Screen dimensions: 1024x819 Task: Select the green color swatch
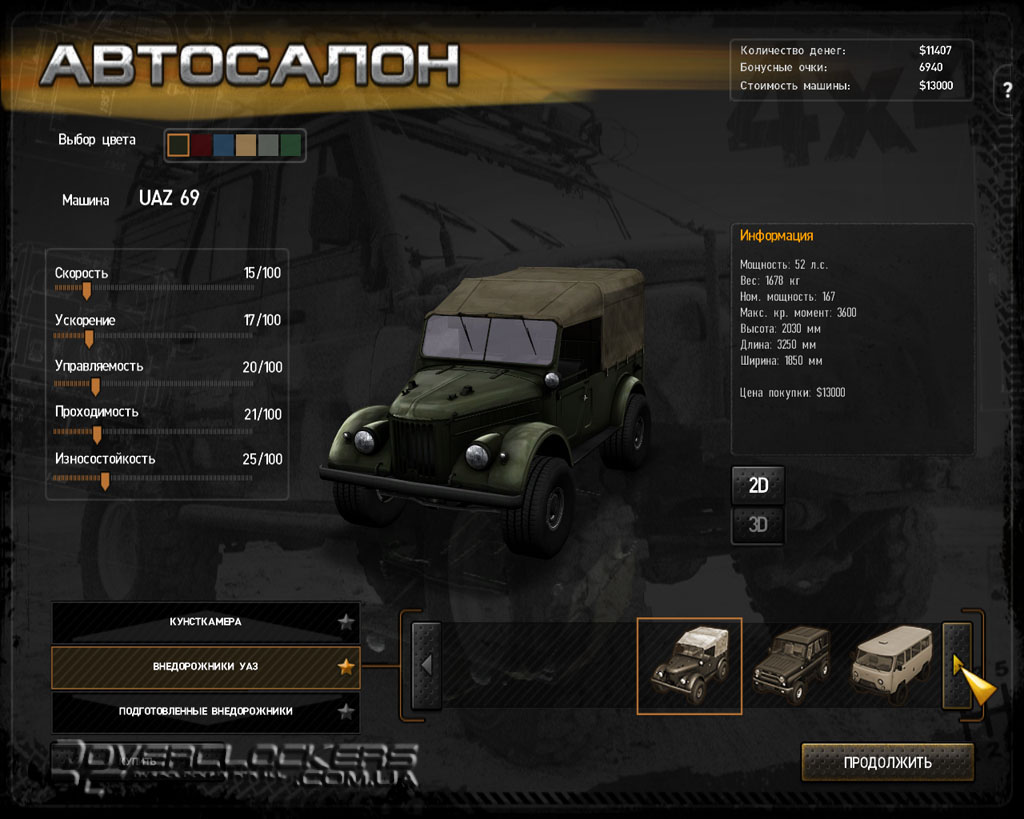tap(291, 145)
